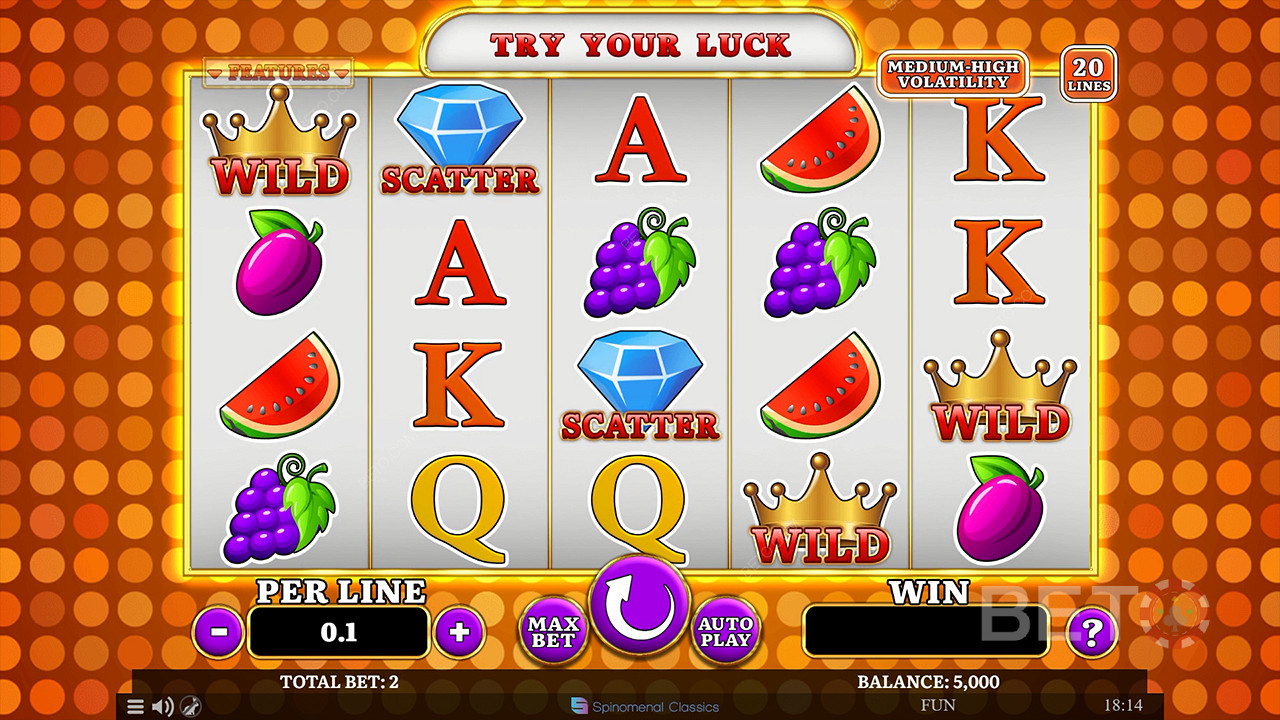Expand the Features dropdown
1280x720 pixels.
point(278,72)
